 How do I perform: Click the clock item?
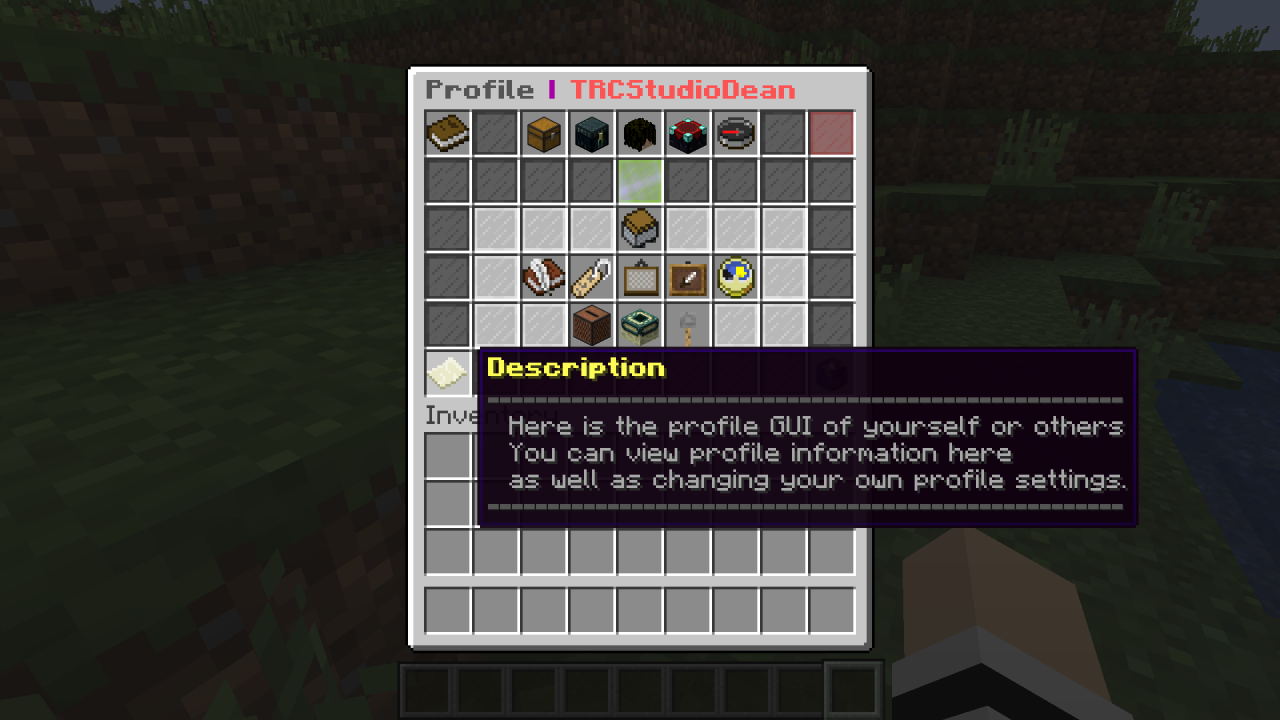coord(735,277)
